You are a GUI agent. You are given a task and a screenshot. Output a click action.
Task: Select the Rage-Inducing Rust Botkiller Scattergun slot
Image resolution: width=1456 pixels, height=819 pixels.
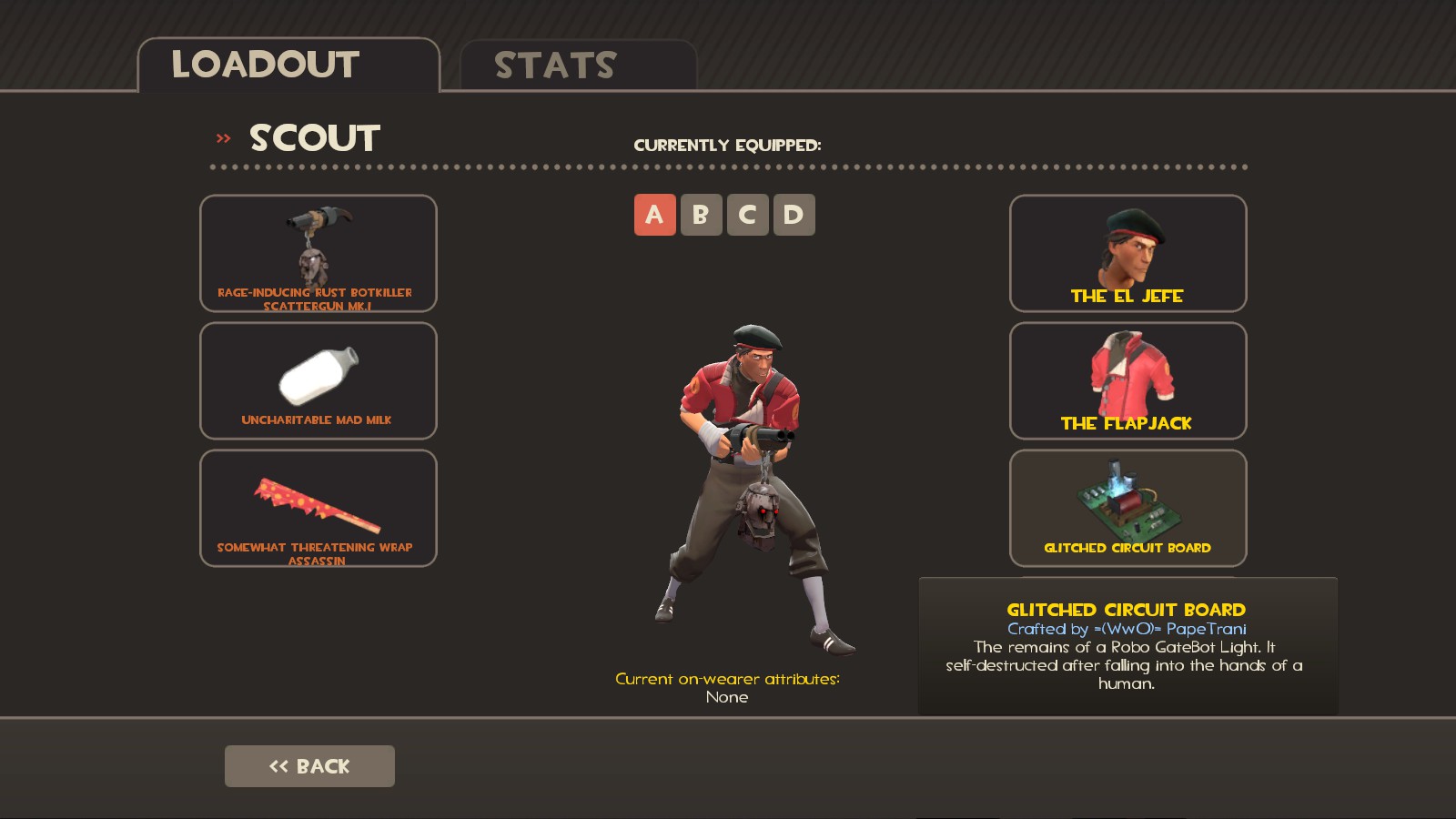click(x=318, y=254)
